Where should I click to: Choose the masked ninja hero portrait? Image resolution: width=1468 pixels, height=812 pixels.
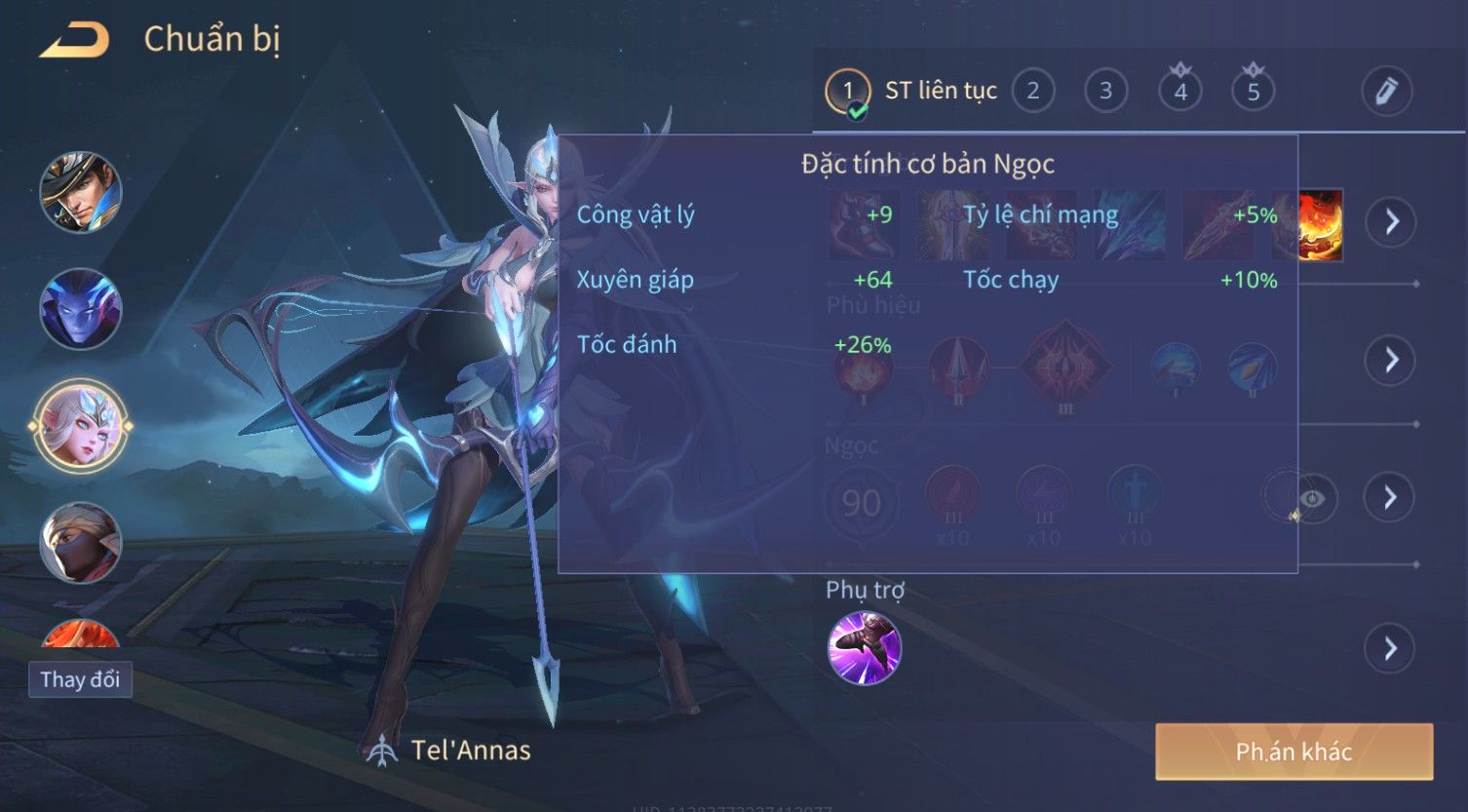tap(81, 542)
